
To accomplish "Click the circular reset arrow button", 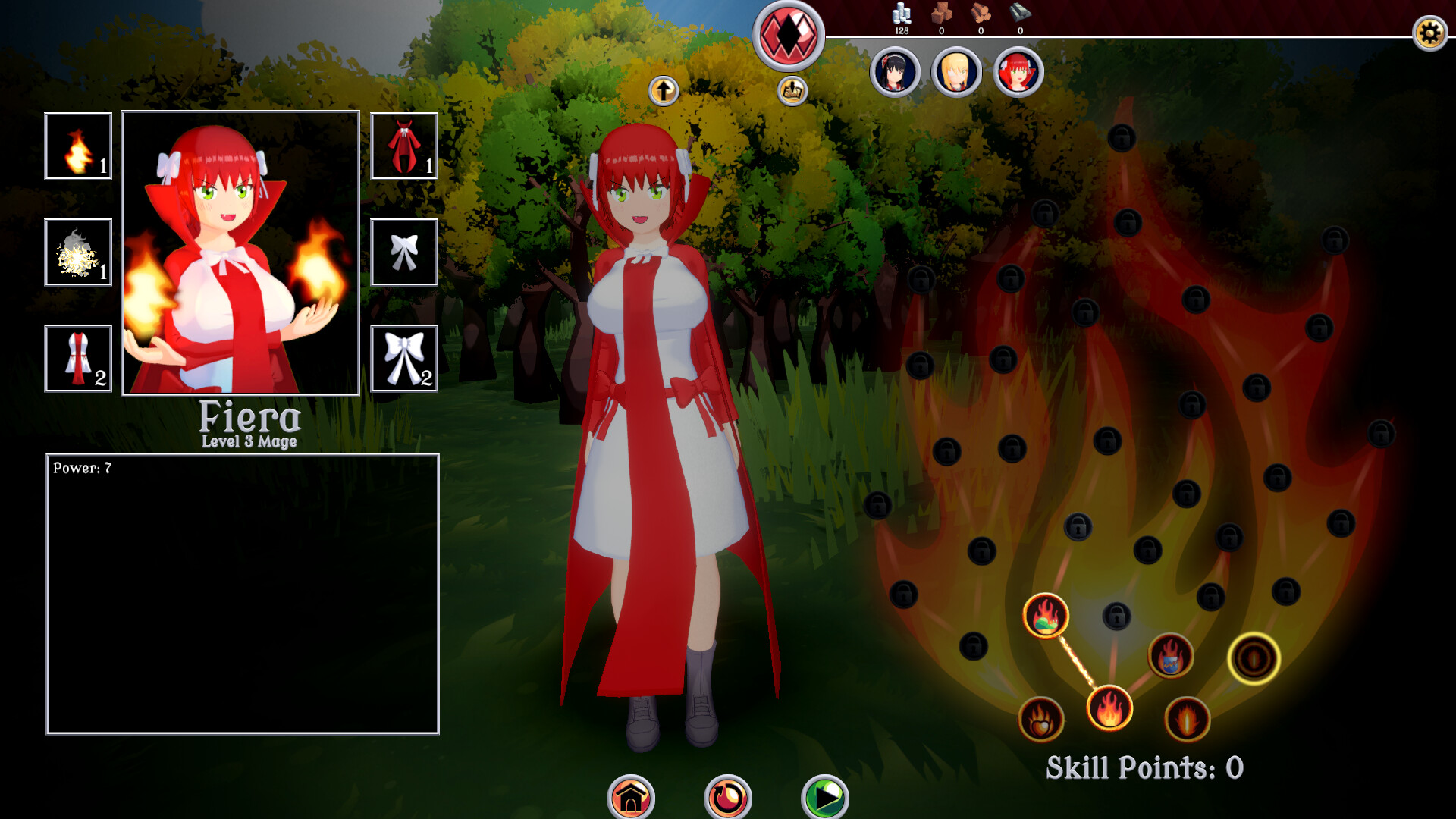I will [x=728, y=798].
